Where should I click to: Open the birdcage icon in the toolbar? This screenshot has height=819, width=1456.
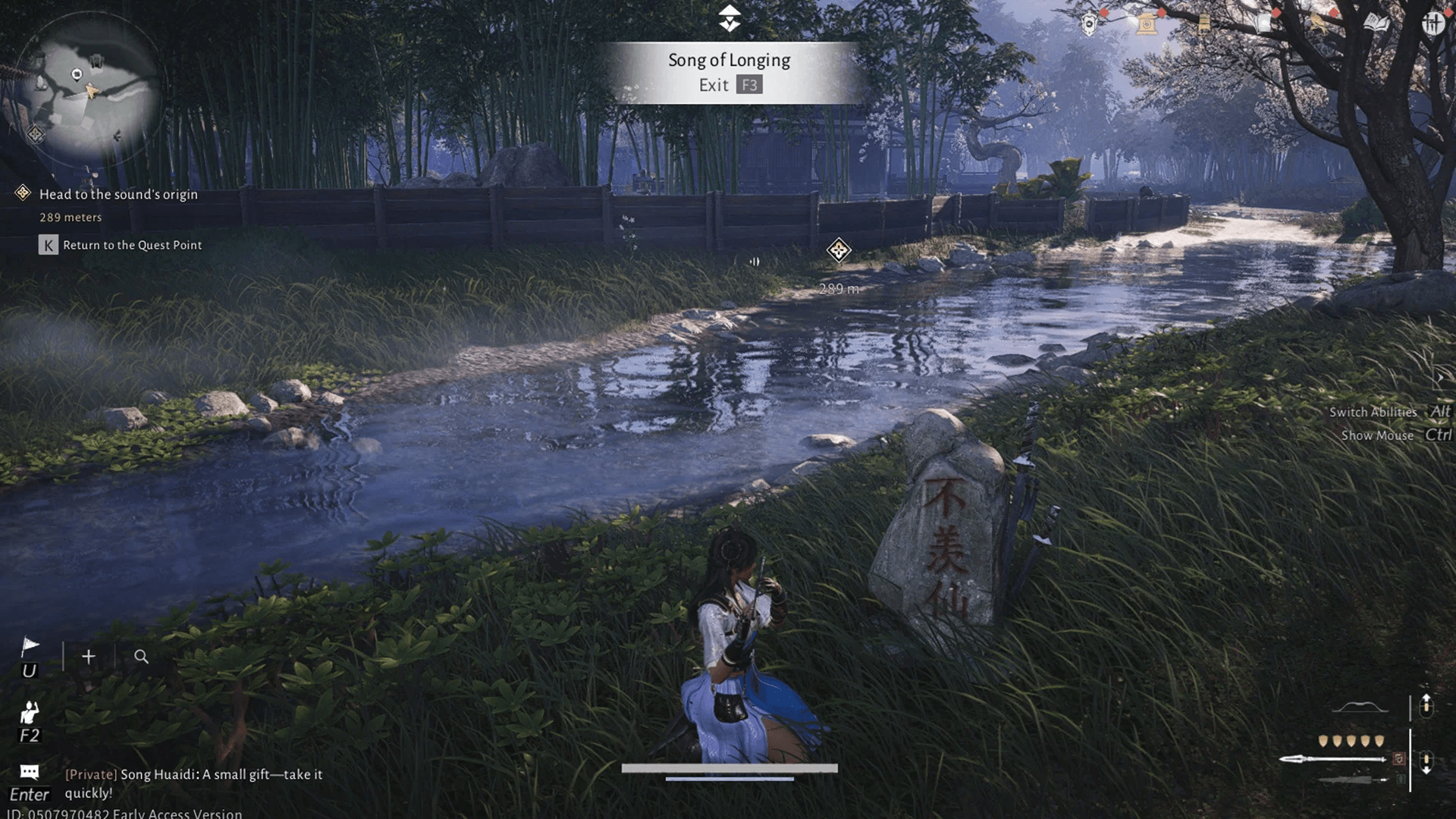click(x=1204, y=23)
